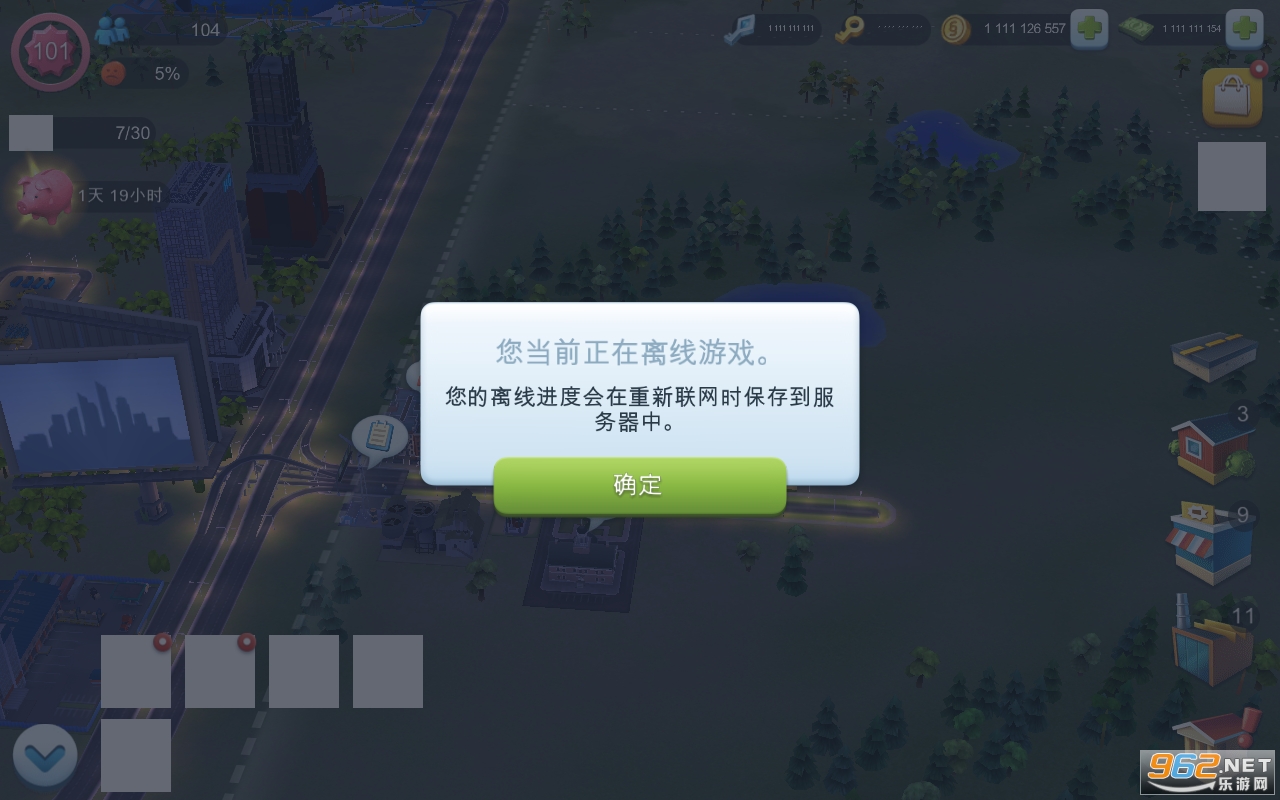Select the first gray thumbnail with red pin
The width and height of the screenshot is (1280, 800).
point(135,671)
